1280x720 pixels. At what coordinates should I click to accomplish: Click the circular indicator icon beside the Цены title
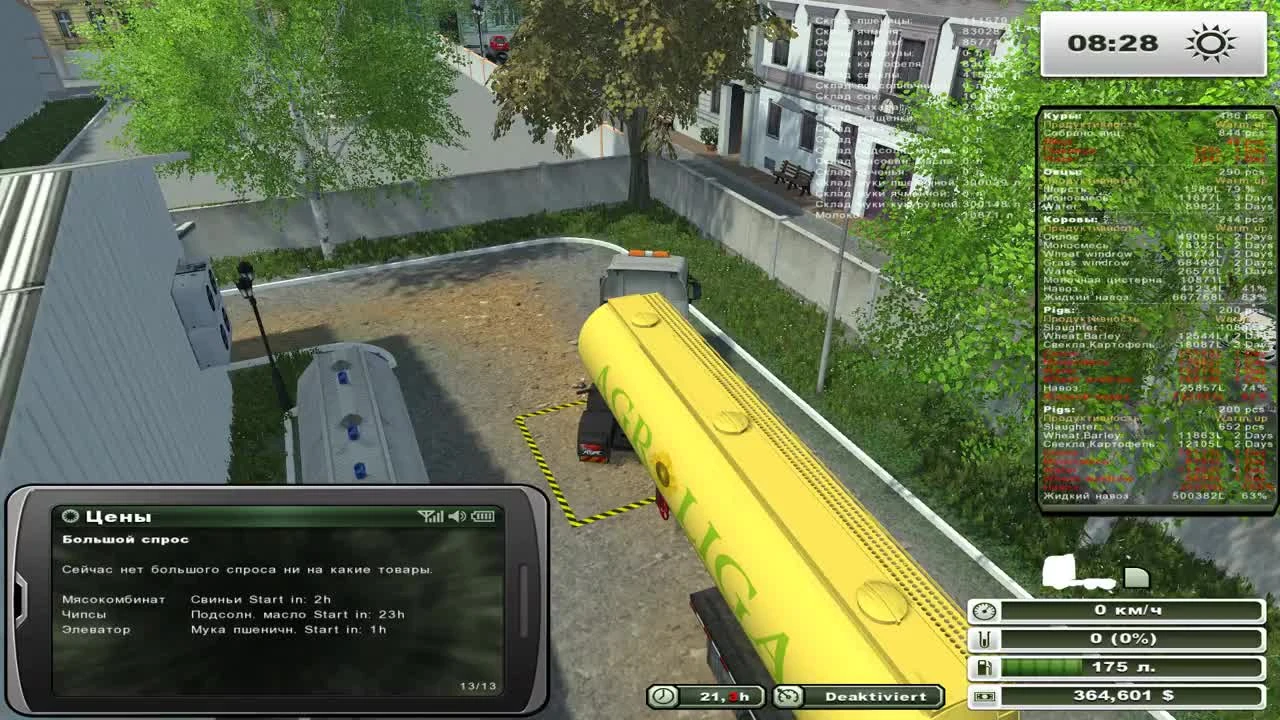pos(71,516)
